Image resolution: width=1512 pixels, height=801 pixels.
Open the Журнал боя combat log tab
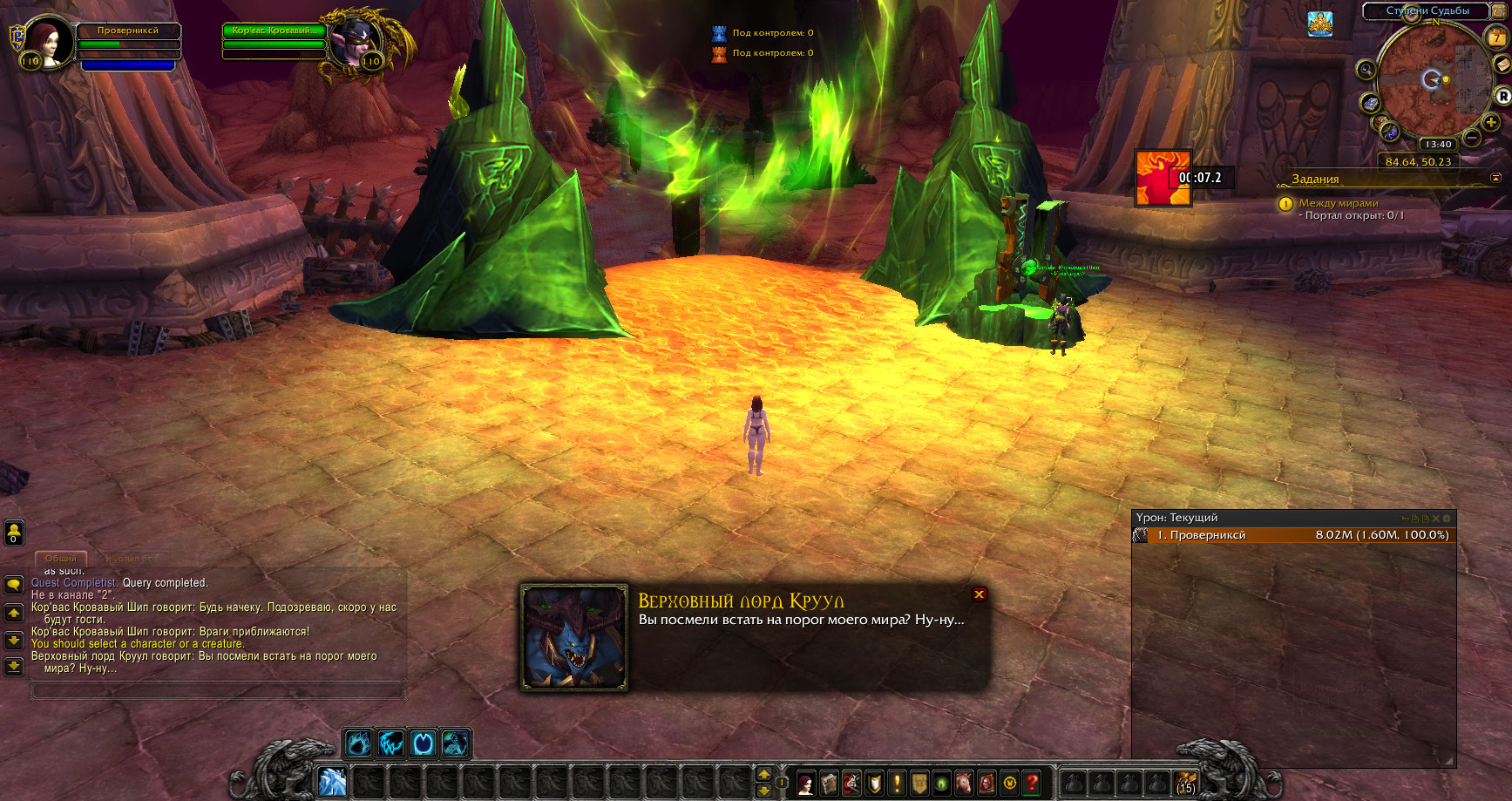(132, 558)
